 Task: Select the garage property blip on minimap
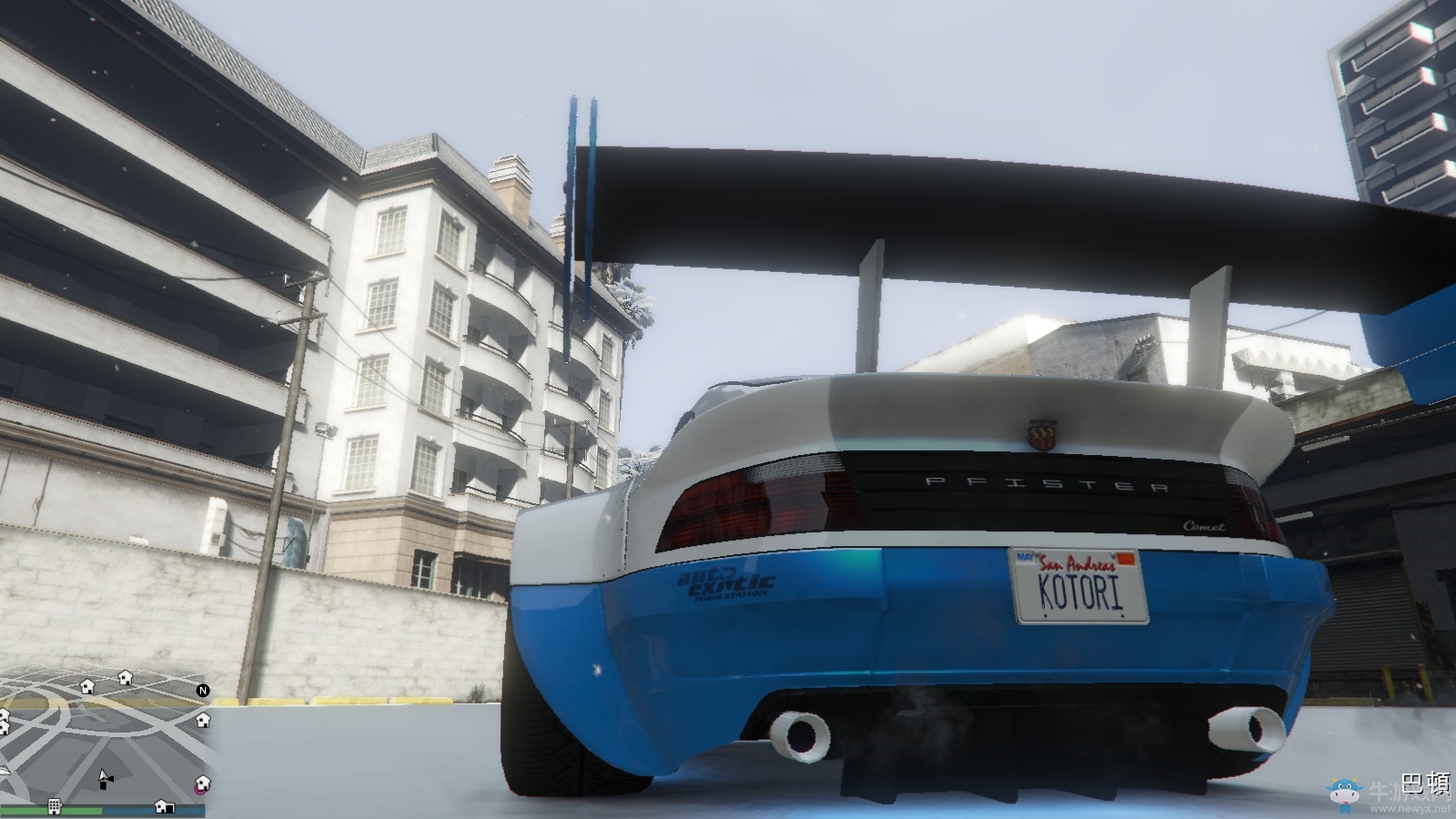(164, 806)
